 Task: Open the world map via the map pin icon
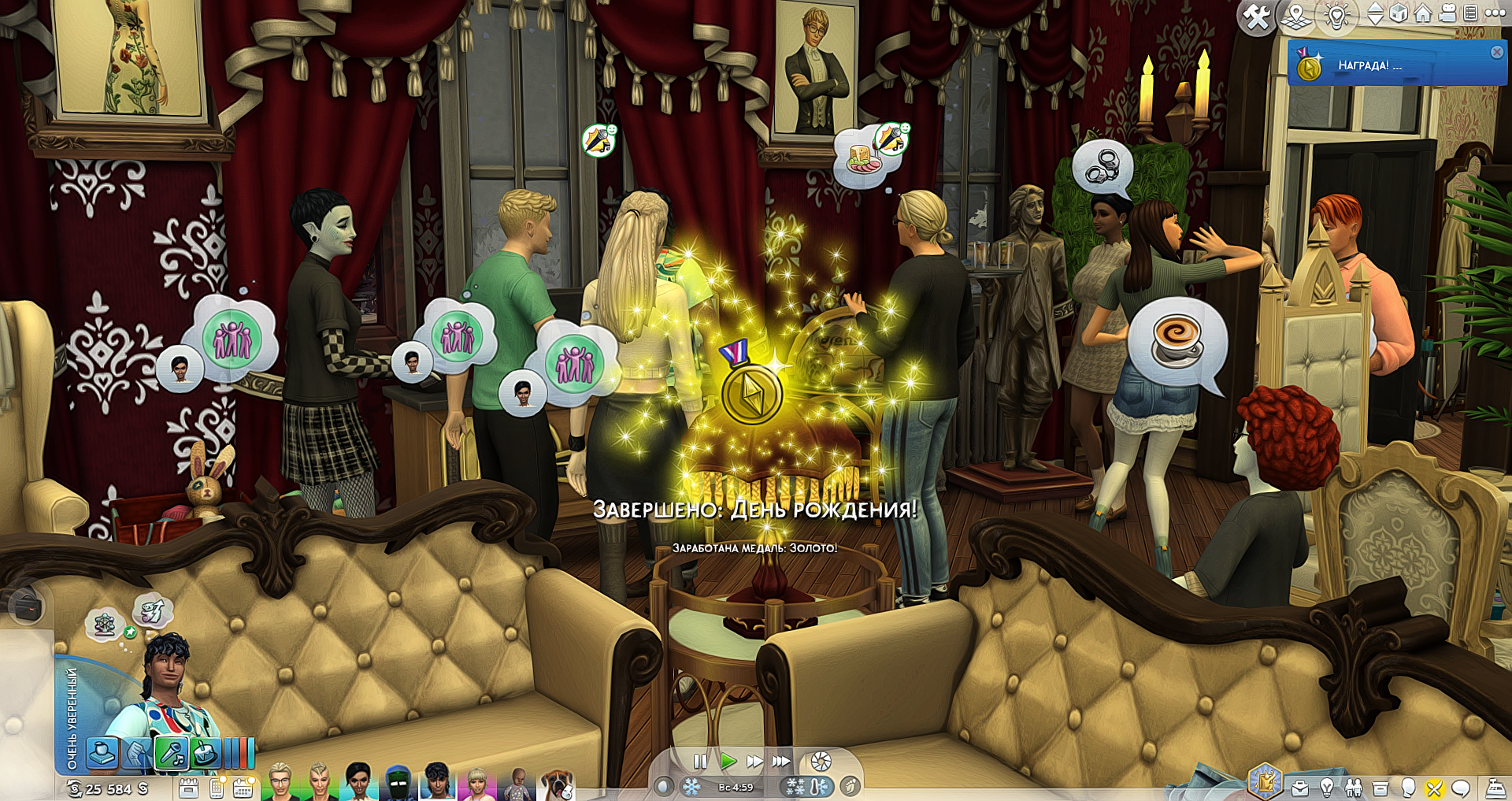(x=1296, y=16)
